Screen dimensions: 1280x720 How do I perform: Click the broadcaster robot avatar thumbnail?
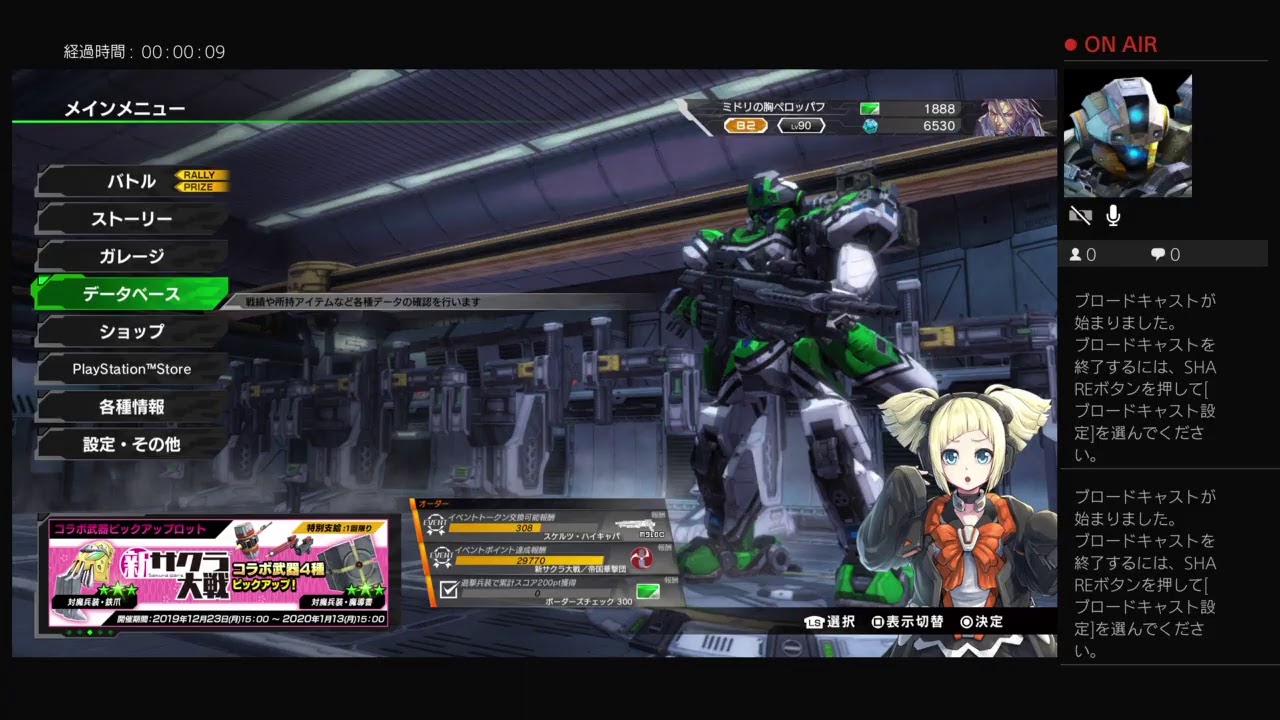pos(1127,134)
